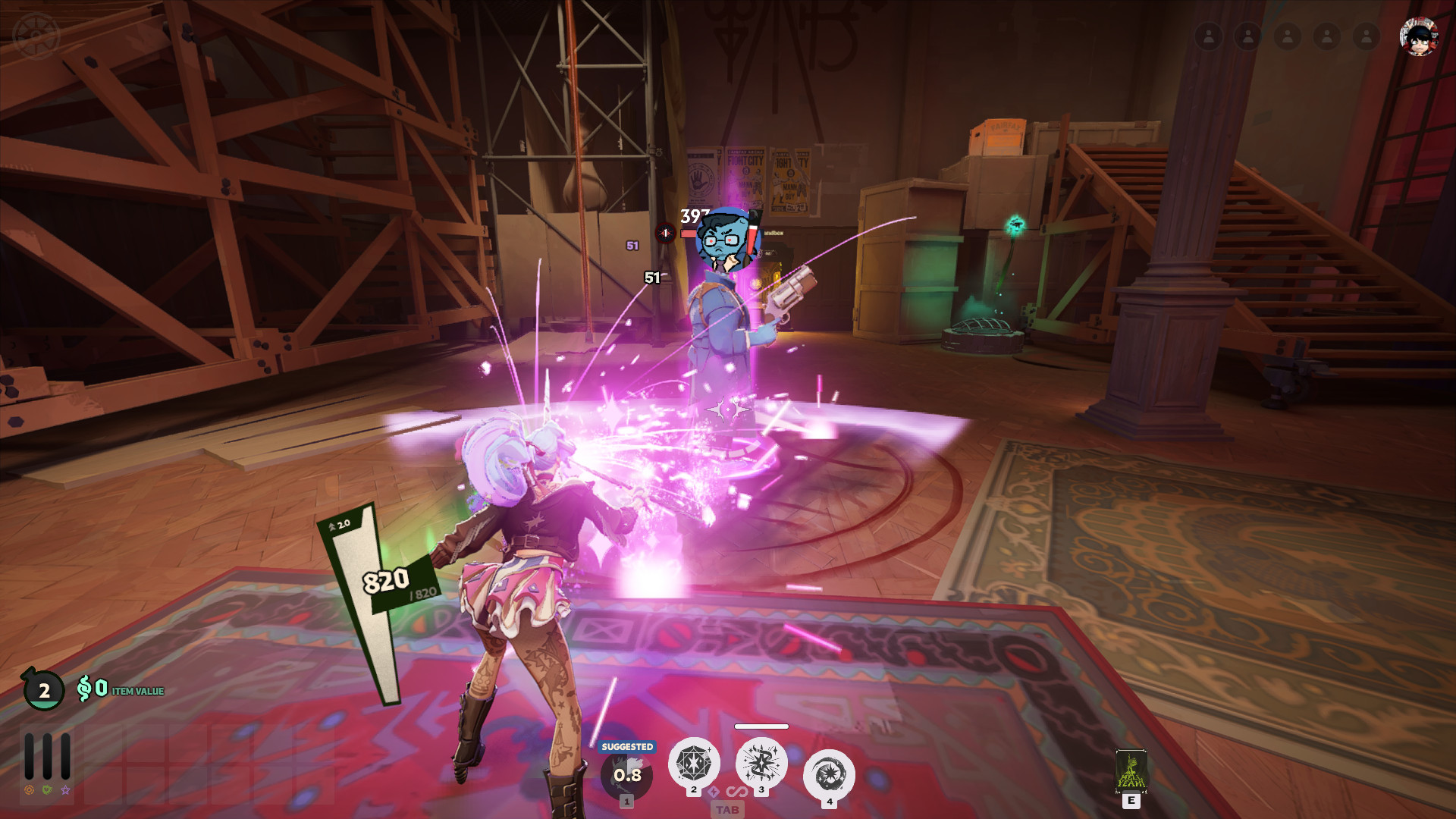Activate the suggested ability on cooldown
The image size is (1456, 819).
[x=626, y=775]
